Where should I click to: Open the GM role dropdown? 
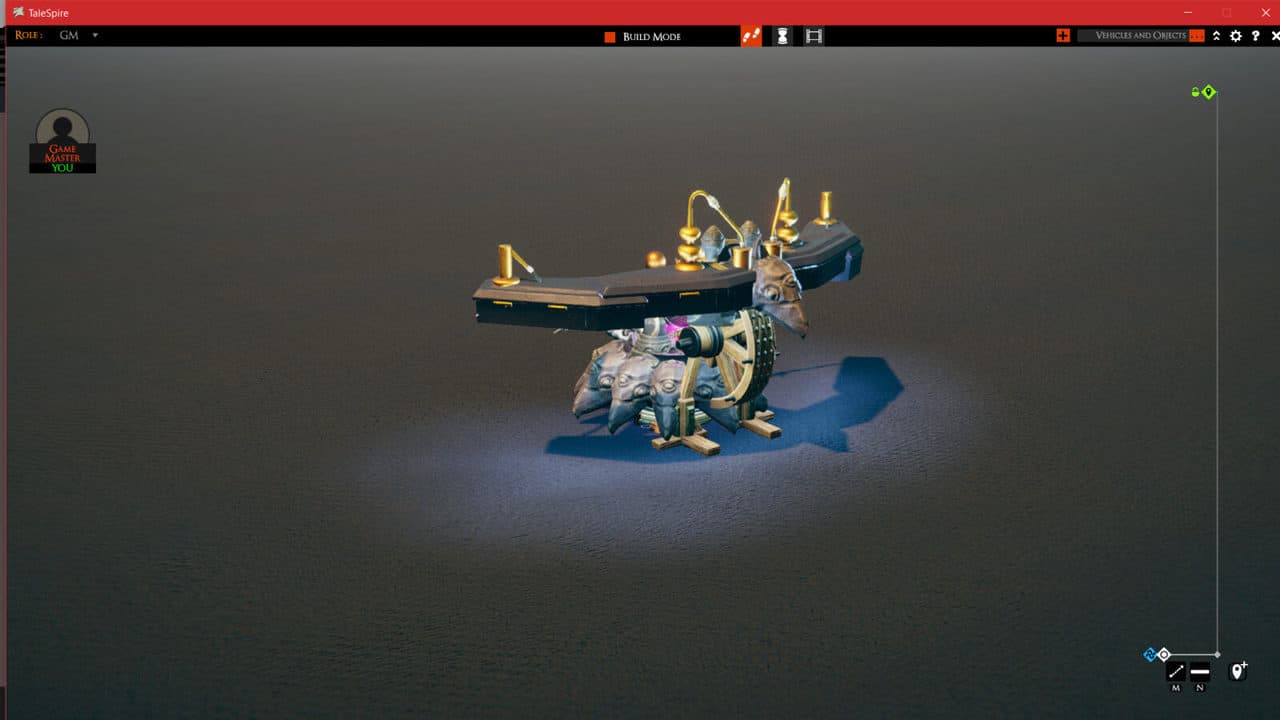click(95, 35)
